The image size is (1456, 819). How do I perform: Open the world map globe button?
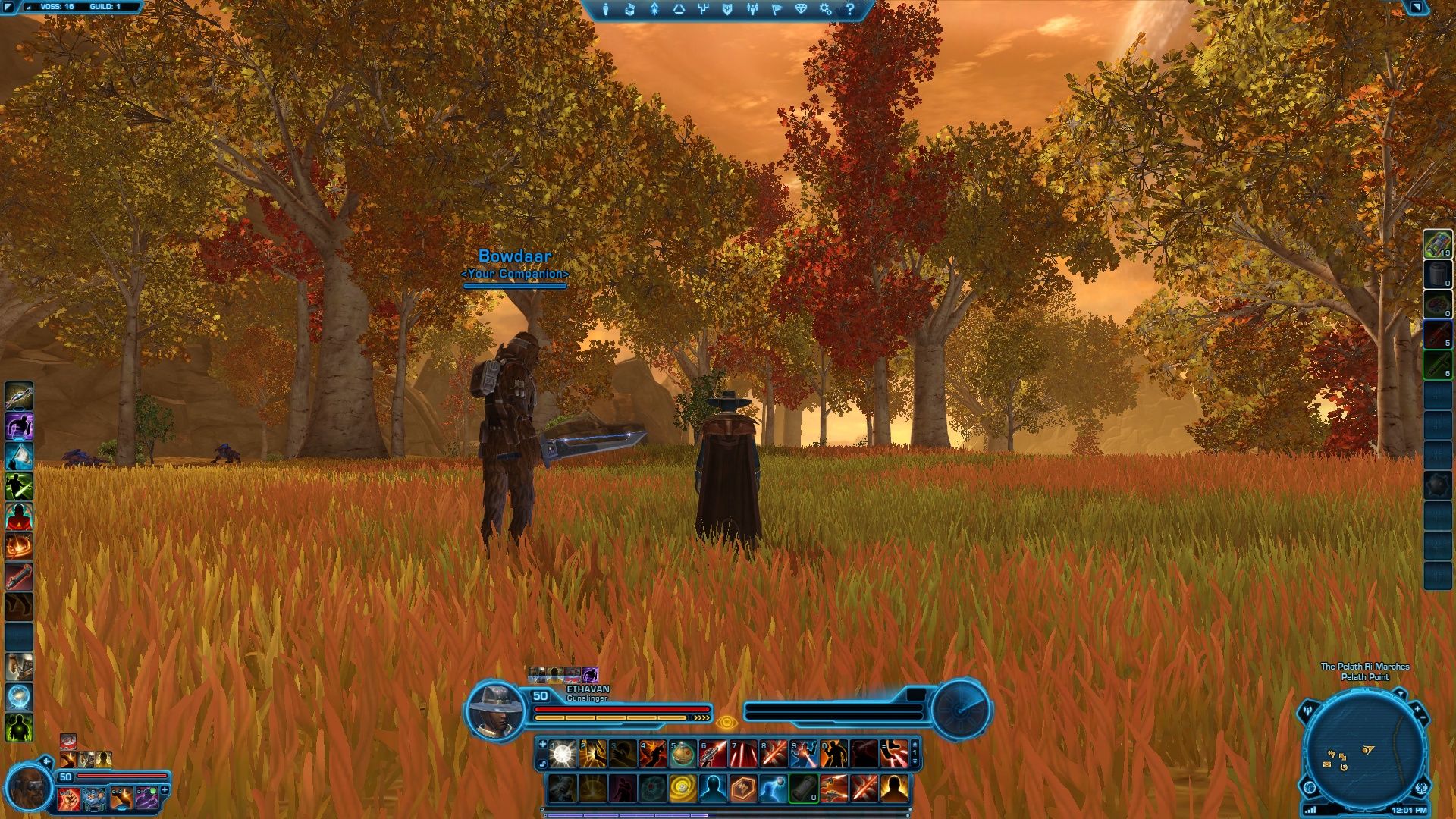[x=1310, y=787]
